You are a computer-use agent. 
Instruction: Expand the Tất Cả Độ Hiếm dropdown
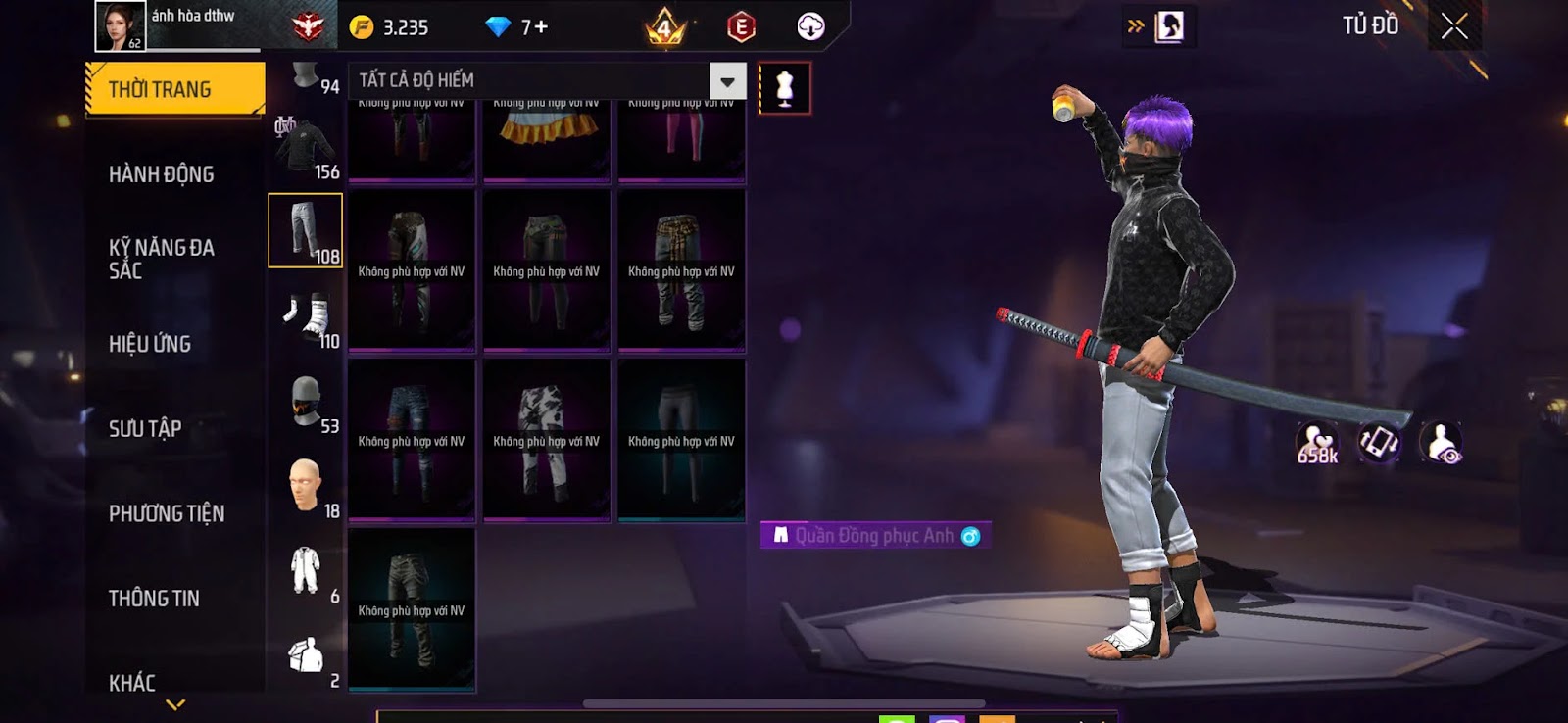click(727, 81)
